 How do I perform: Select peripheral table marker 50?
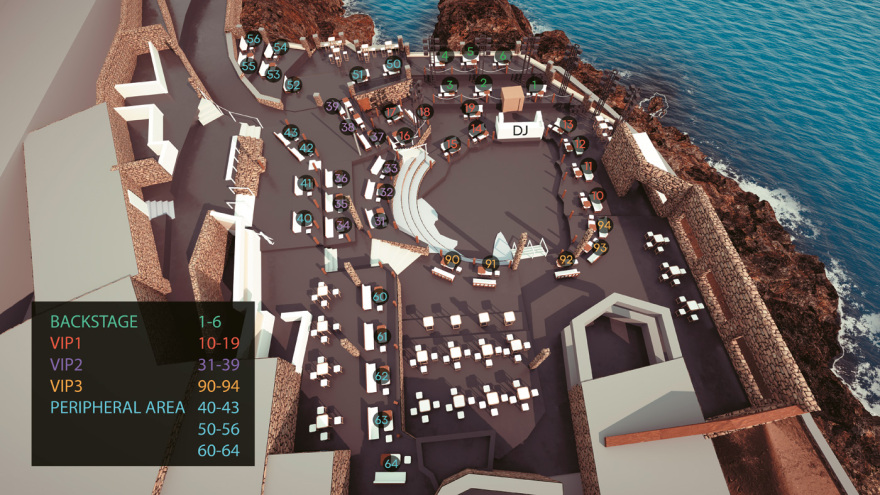(x=393, y=64)
